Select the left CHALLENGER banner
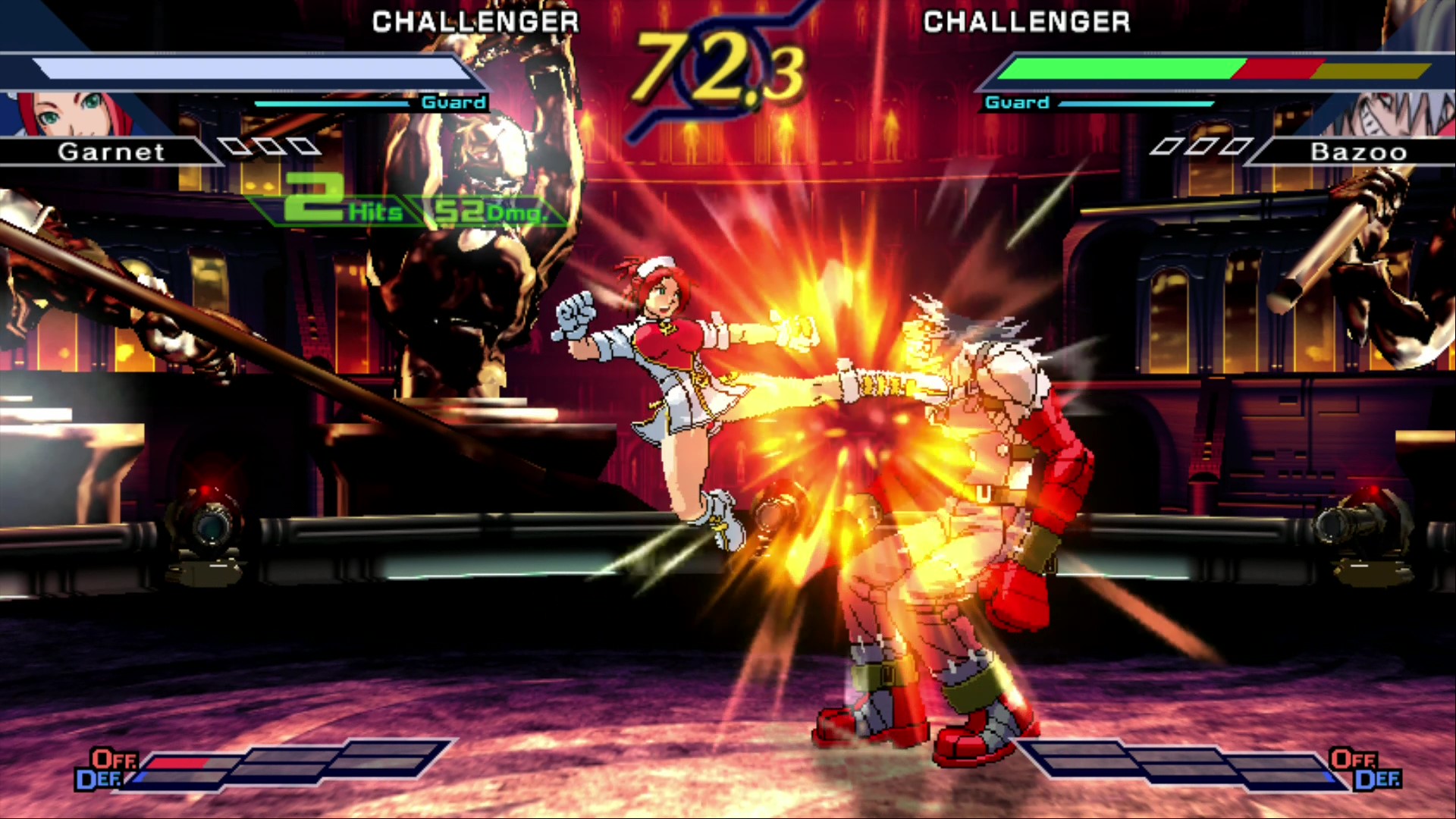 point(475,21)
